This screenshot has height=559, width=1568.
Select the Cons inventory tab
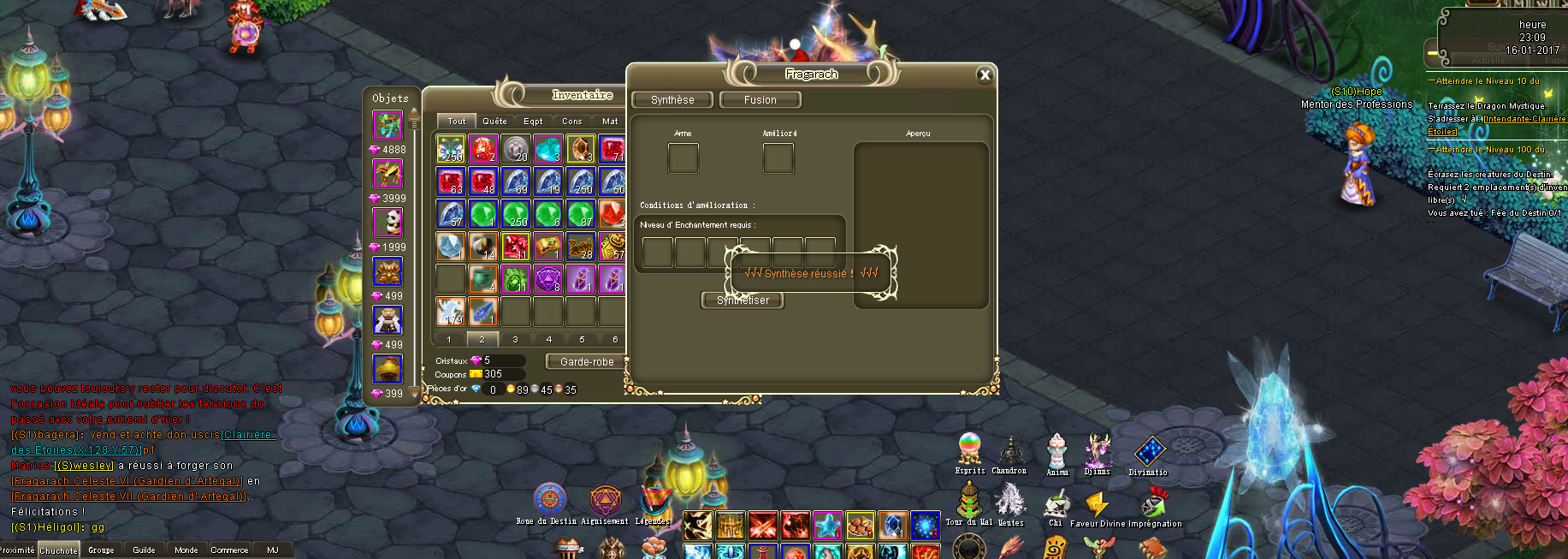(571, 122)
